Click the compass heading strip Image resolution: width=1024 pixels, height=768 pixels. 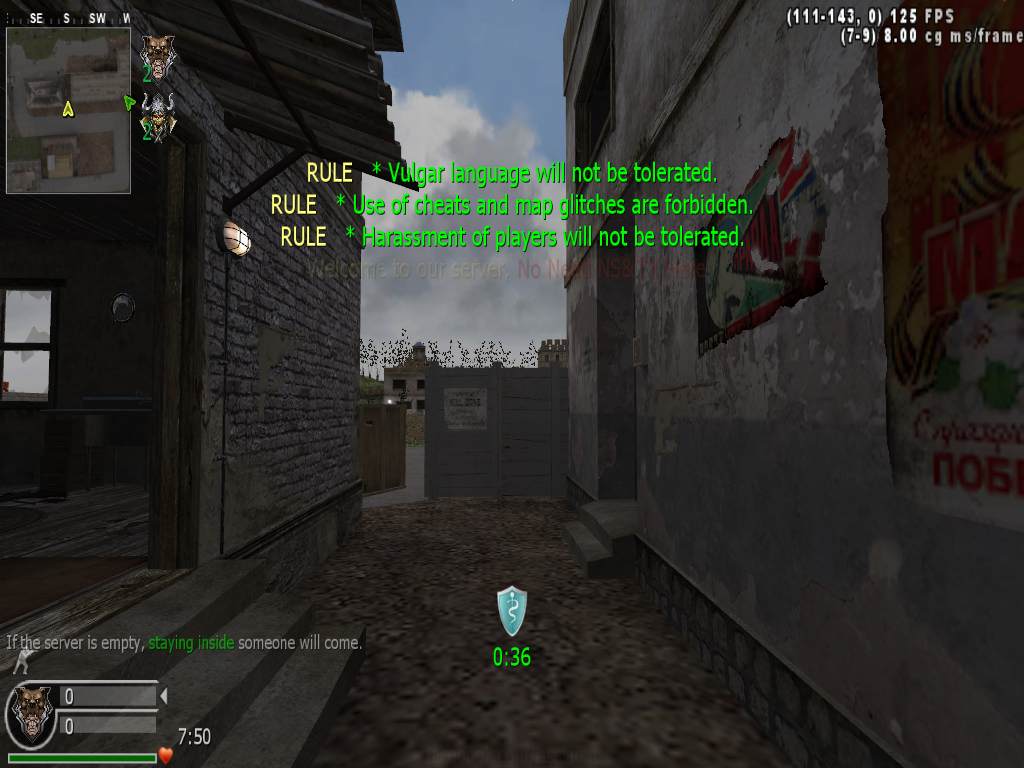pos(68,18)
